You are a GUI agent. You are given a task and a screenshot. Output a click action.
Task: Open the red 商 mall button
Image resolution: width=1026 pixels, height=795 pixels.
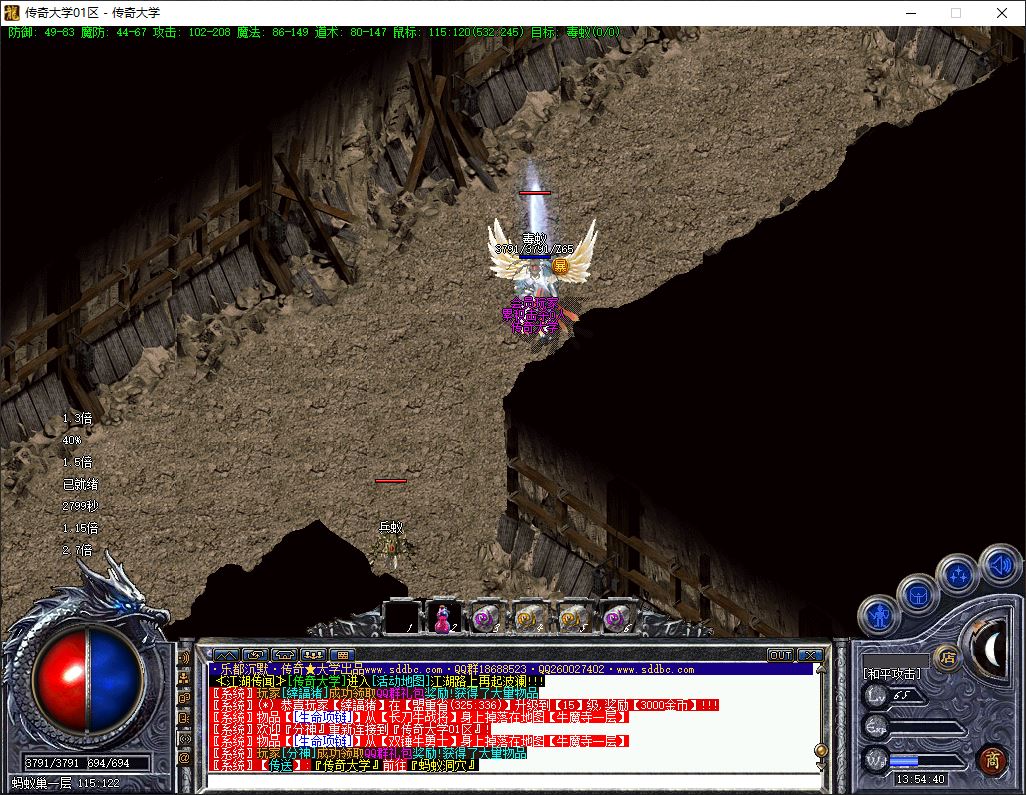[x=992, y=759]
